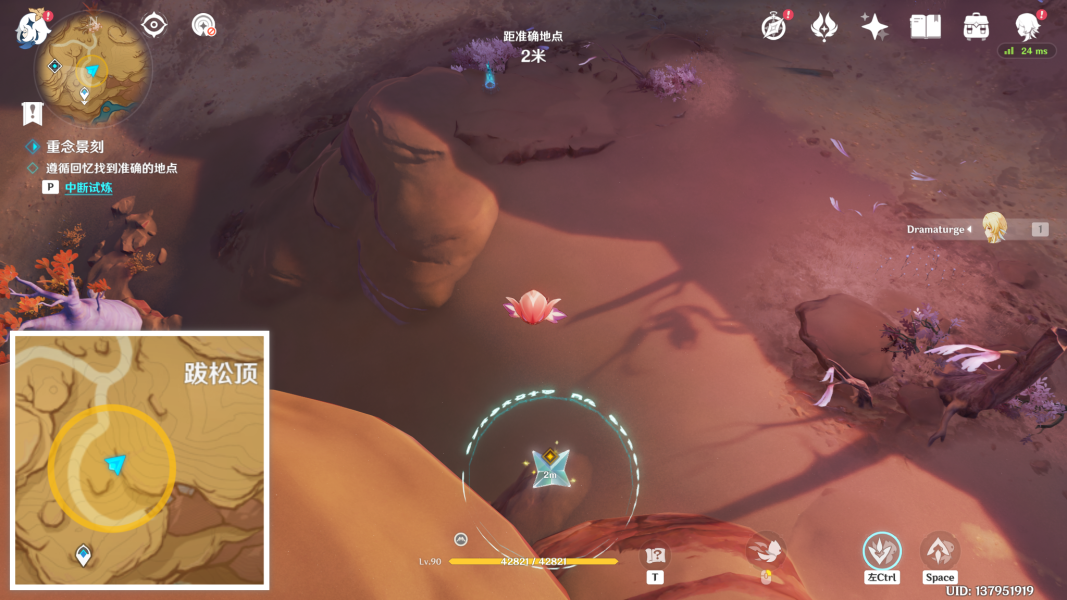Use the downward plunge skill icon
The height and width of the screenshot is (600, 1067).
click(882, 551)
